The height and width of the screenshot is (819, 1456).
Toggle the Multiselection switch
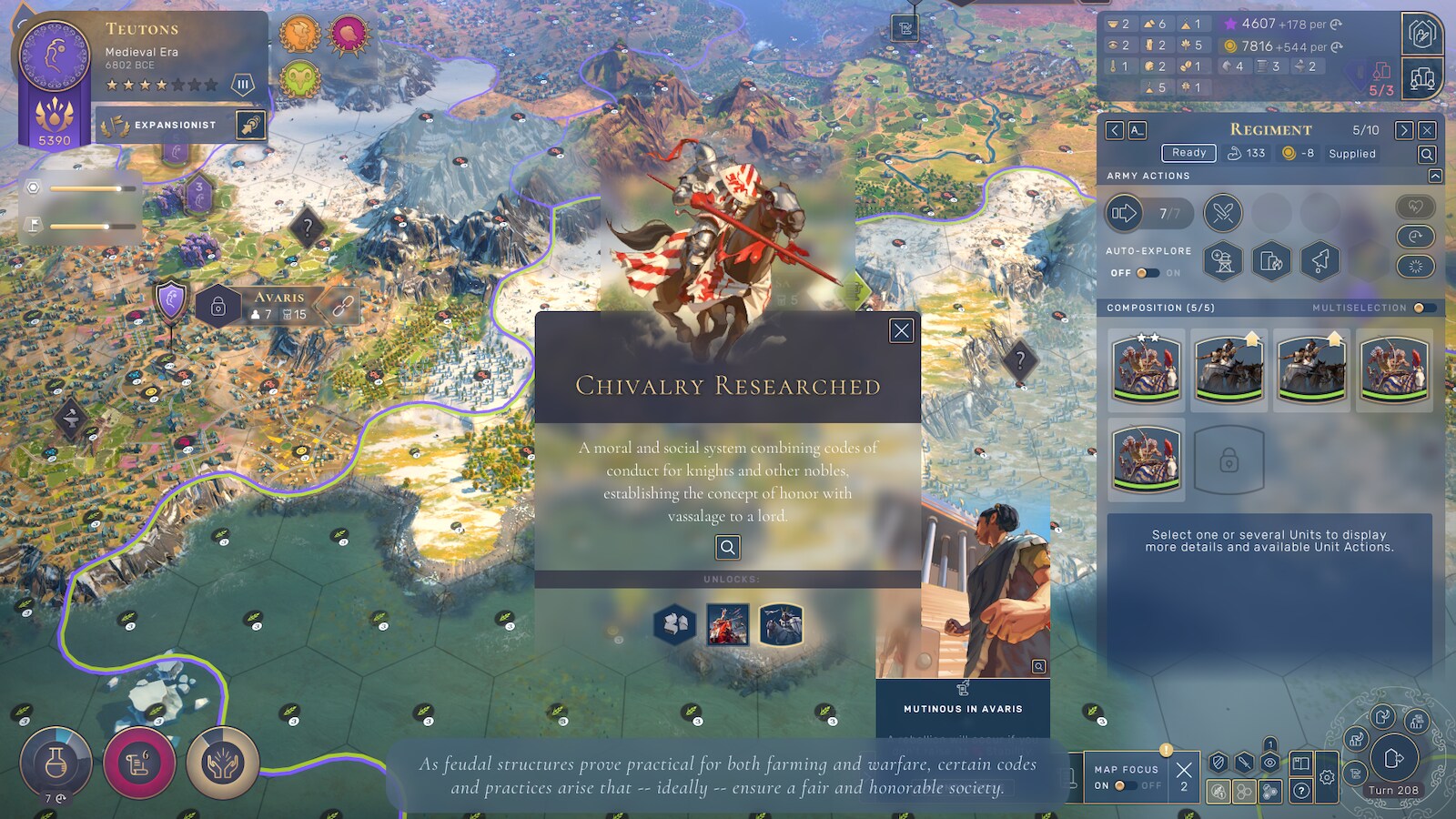click(x=1424, y=308)
